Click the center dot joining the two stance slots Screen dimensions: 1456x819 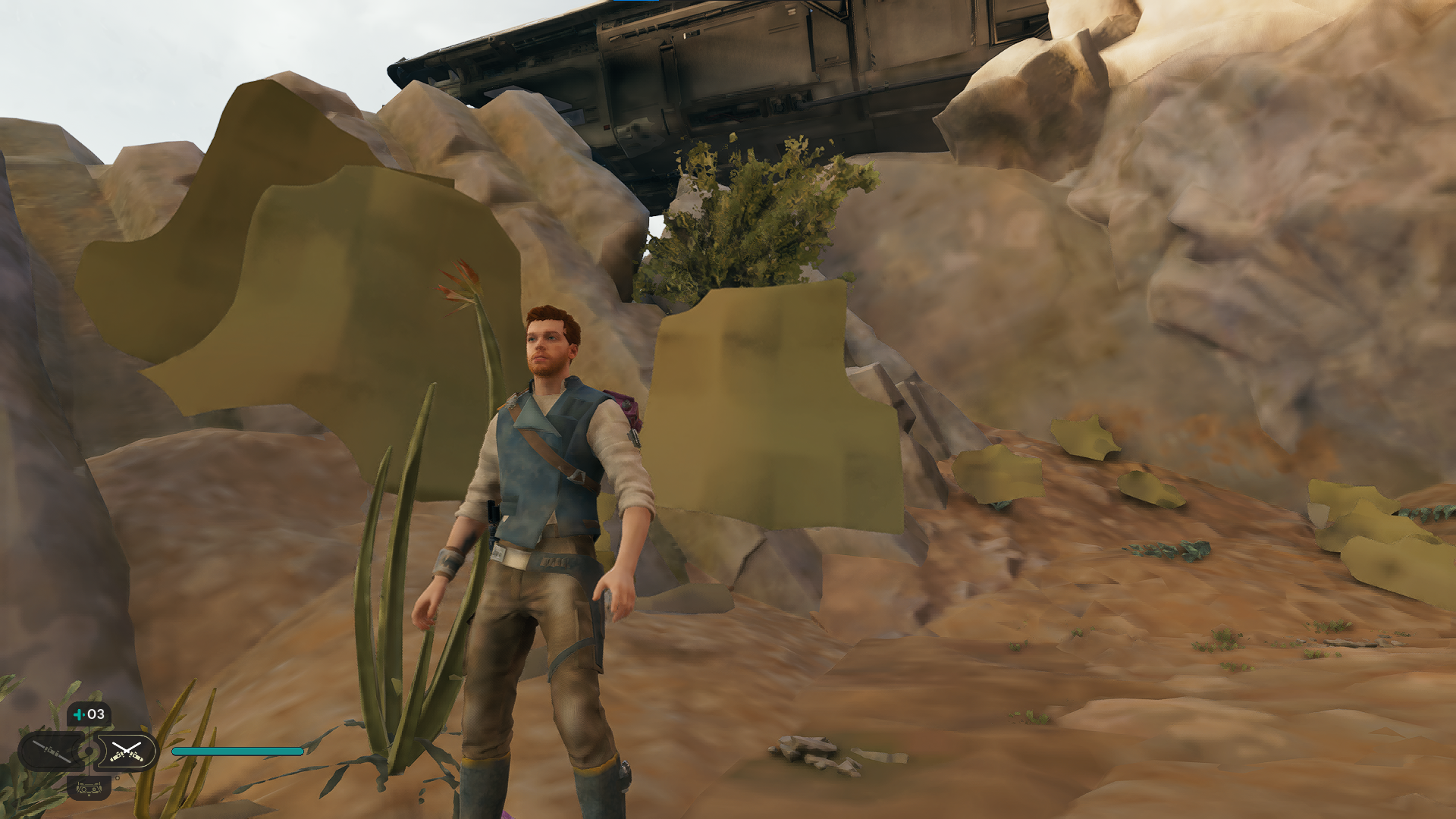click(89, 750)
